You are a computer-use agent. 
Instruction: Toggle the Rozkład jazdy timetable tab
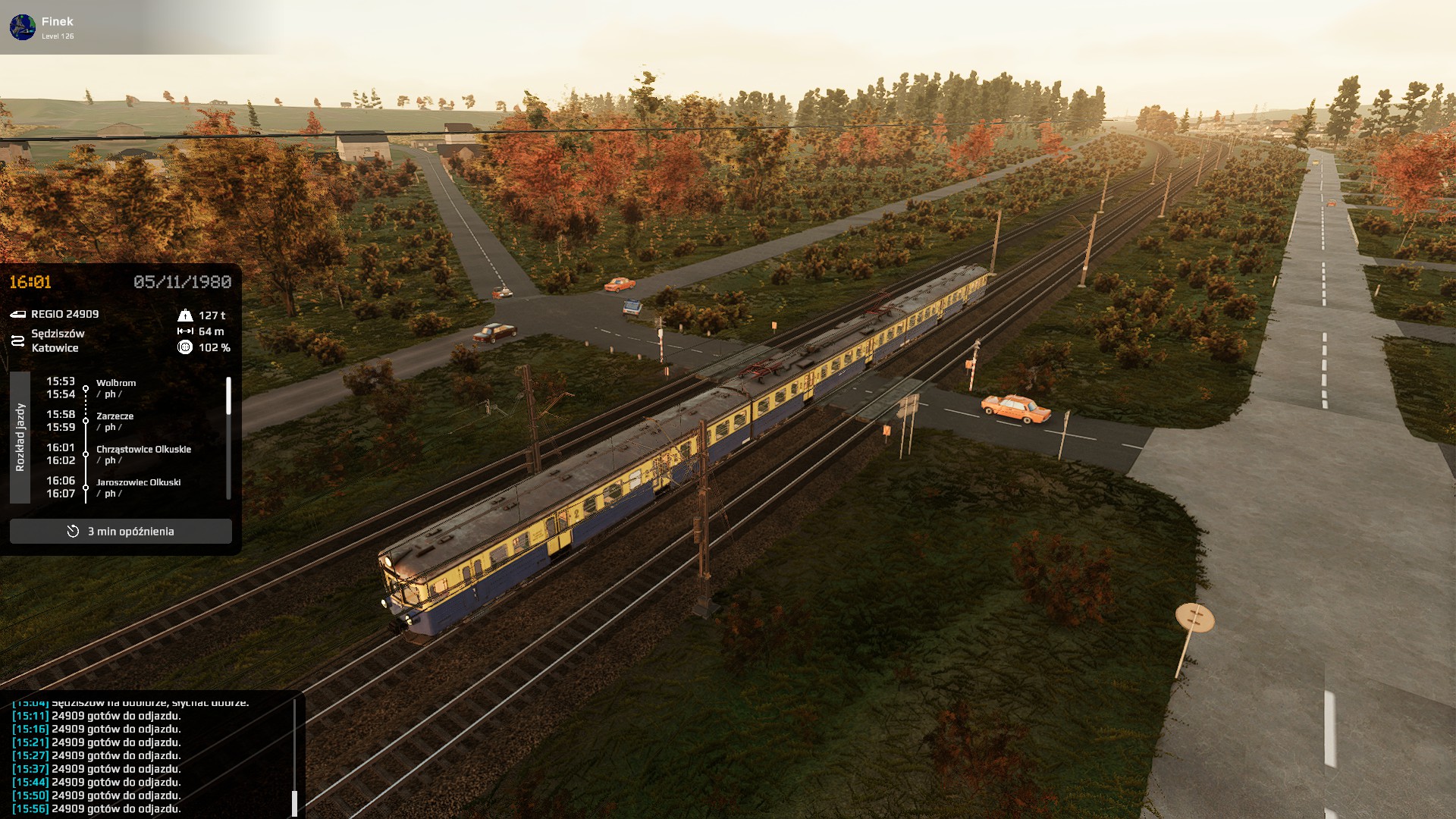click(x=20, y=437)
